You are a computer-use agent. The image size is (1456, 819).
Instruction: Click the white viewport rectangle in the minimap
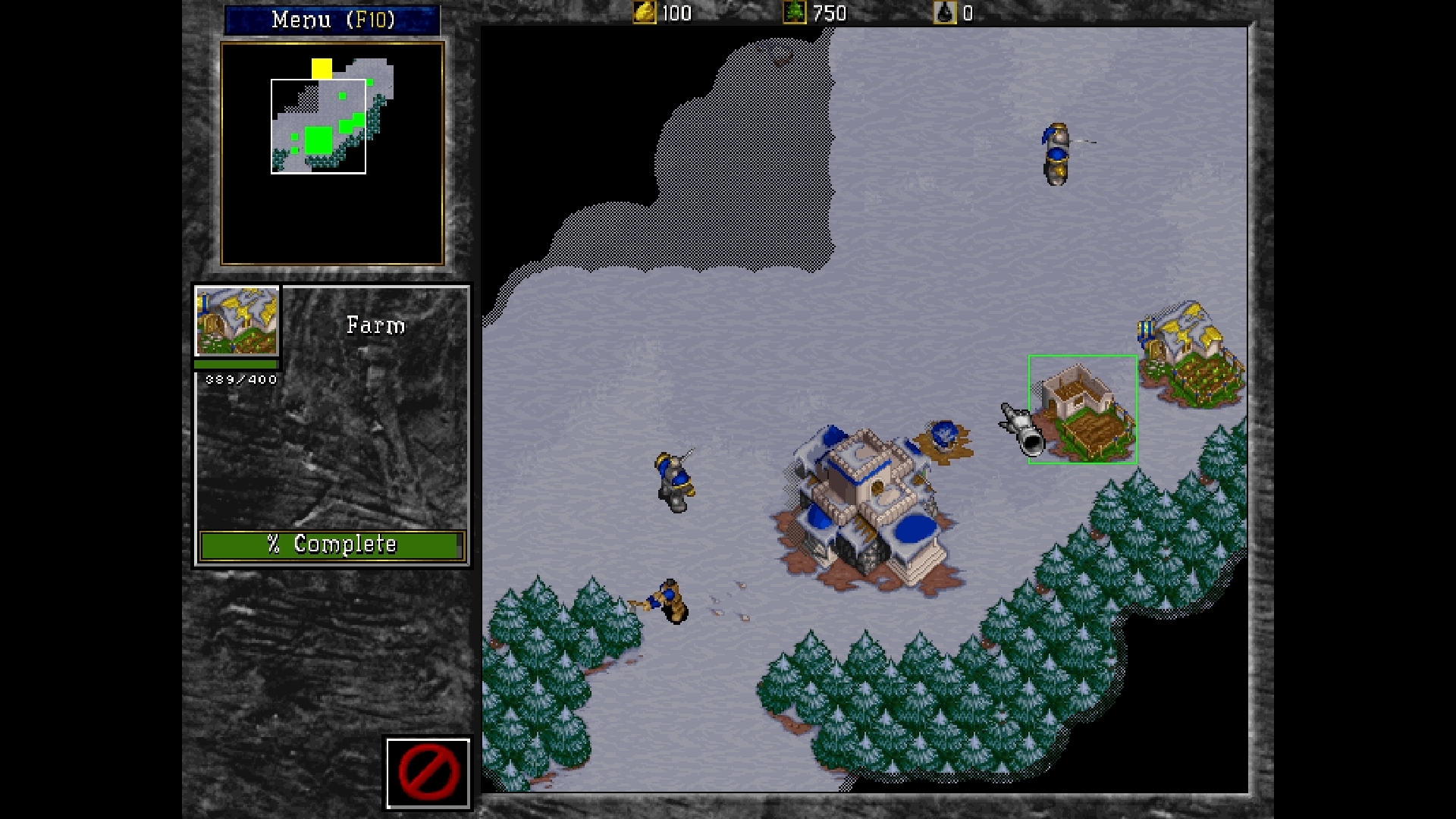click(x=317, y=127)
